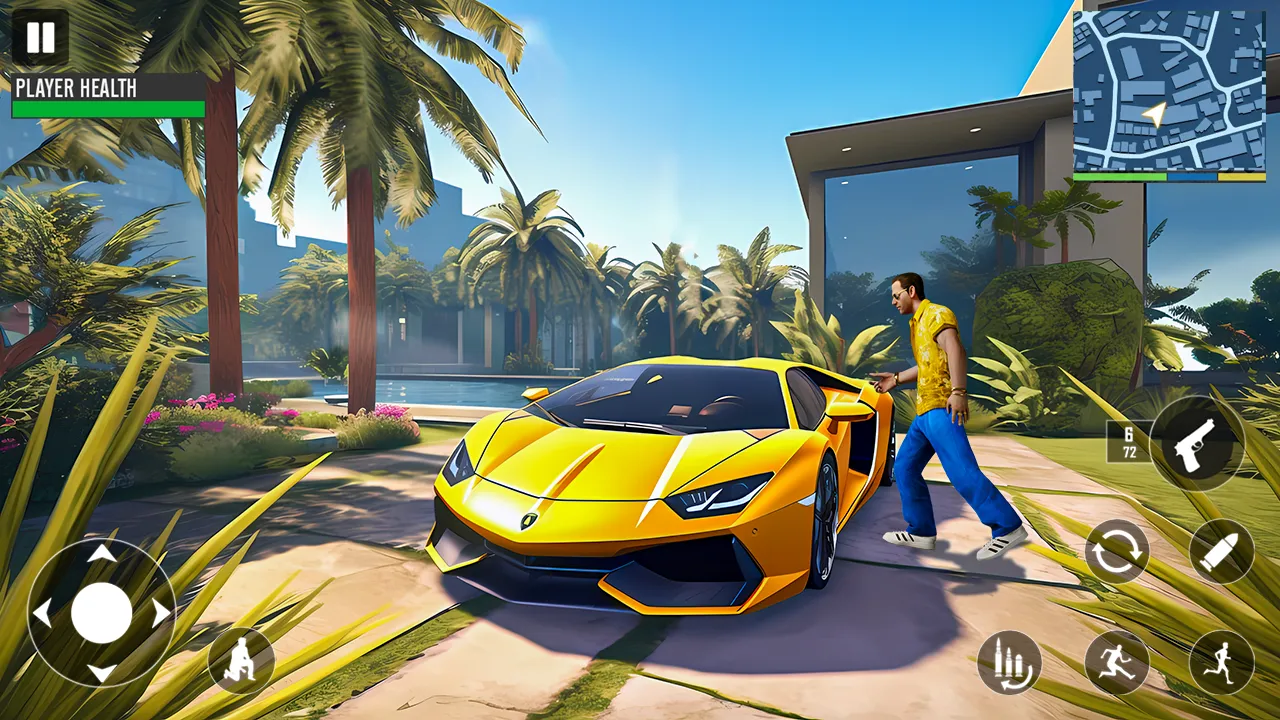Tap the joystick's up arrow
Viewport: 1280px width, 720px height.
(x=101, y=554)
